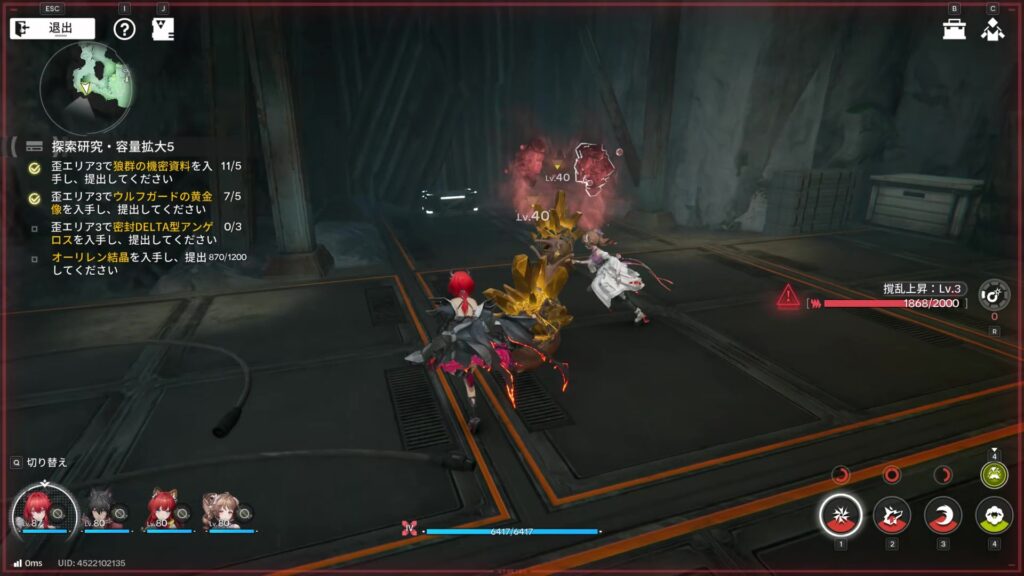
Task: Open the question mark help icon
Action: pos(124,28)
